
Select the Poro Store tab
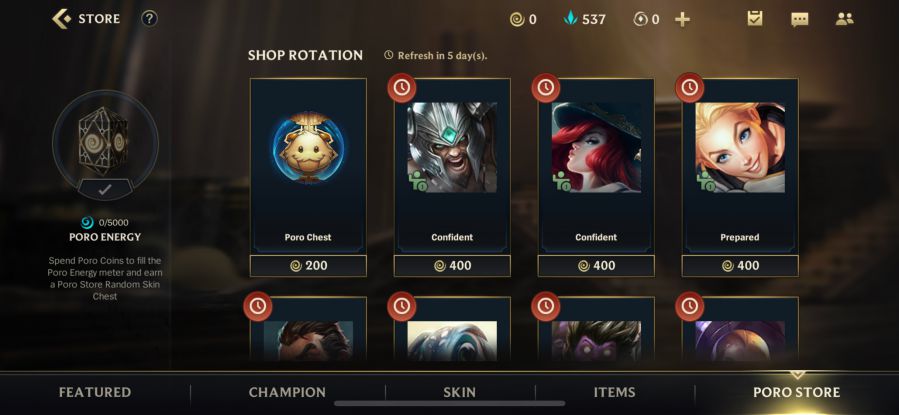click(x=796, y=392)
